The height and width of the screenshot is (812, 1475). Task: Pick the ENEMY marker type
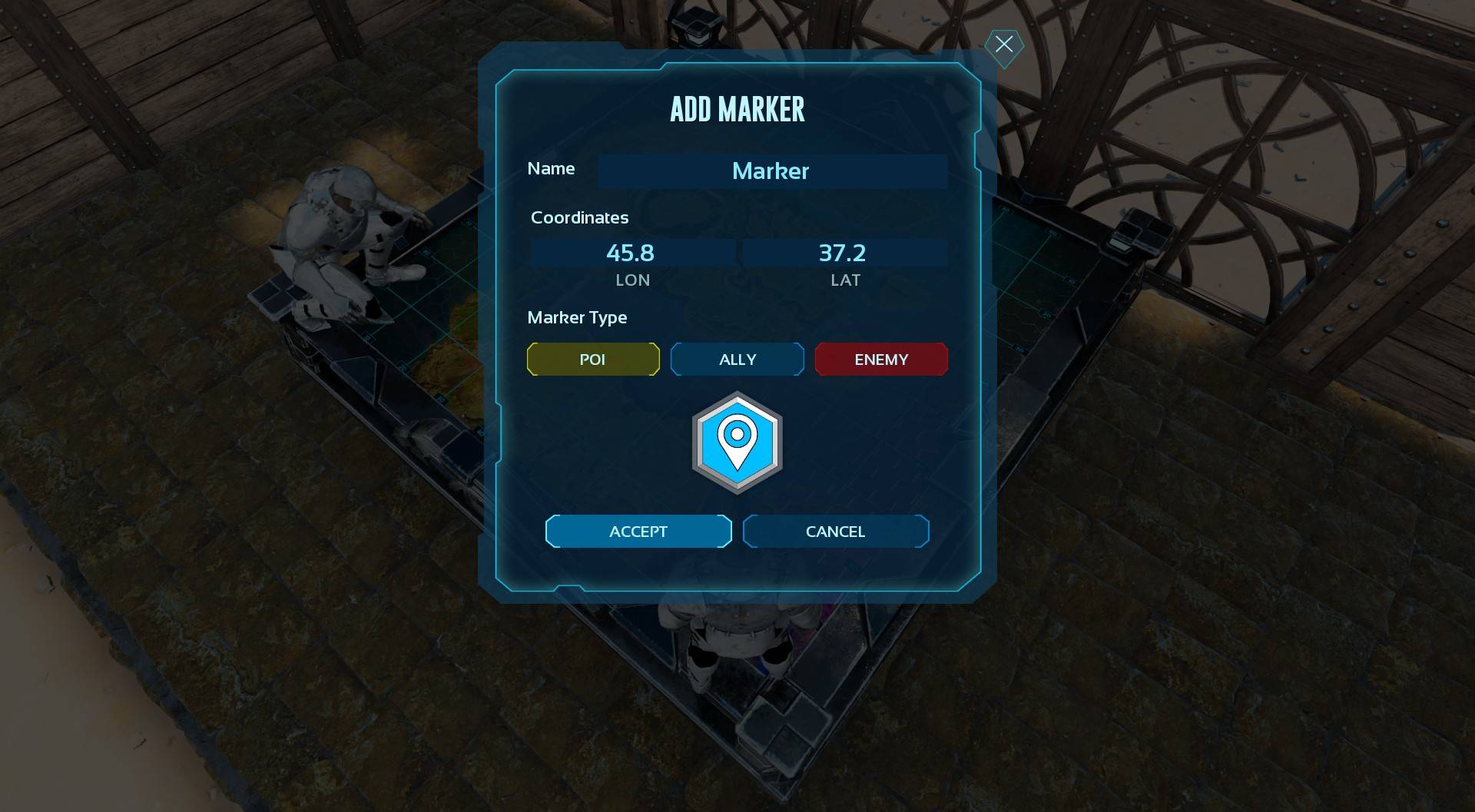coord(881,360)
